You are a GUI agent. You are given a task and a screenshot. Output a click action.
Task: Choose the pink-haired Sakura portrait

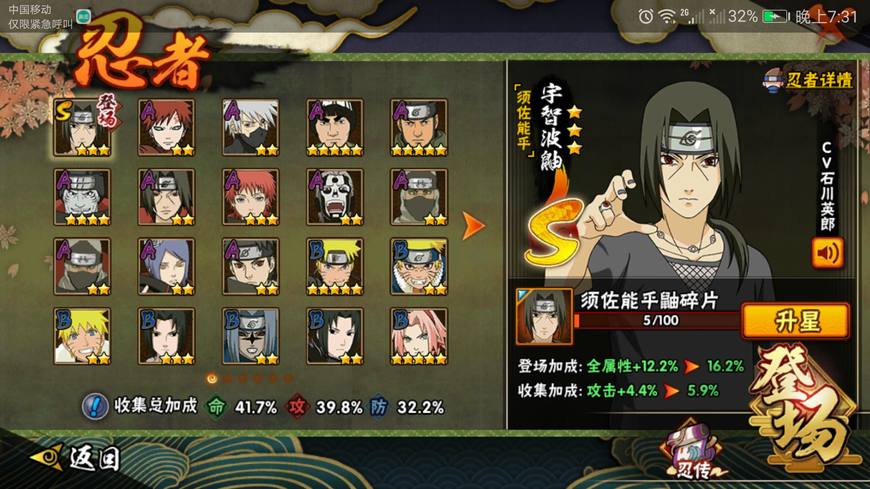click(418, 337)
